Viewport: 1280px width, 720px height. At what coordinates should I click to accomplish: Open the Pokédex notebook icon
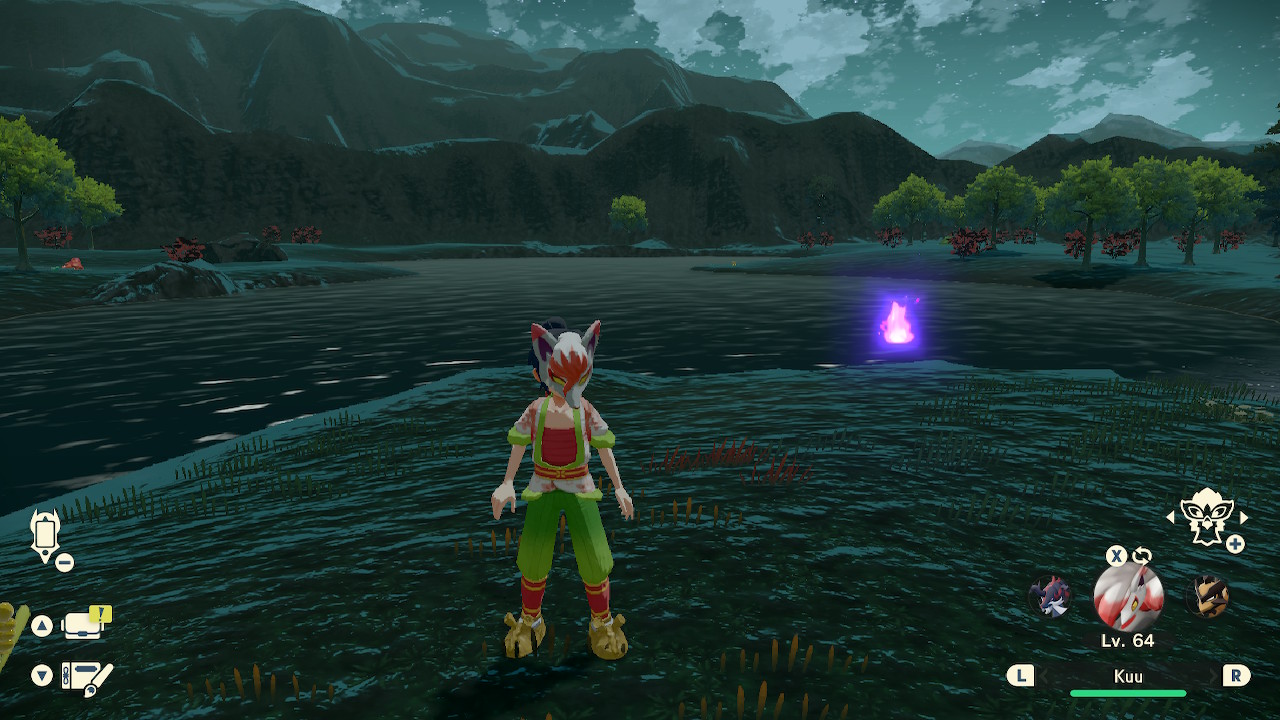[x=85, y=677]
